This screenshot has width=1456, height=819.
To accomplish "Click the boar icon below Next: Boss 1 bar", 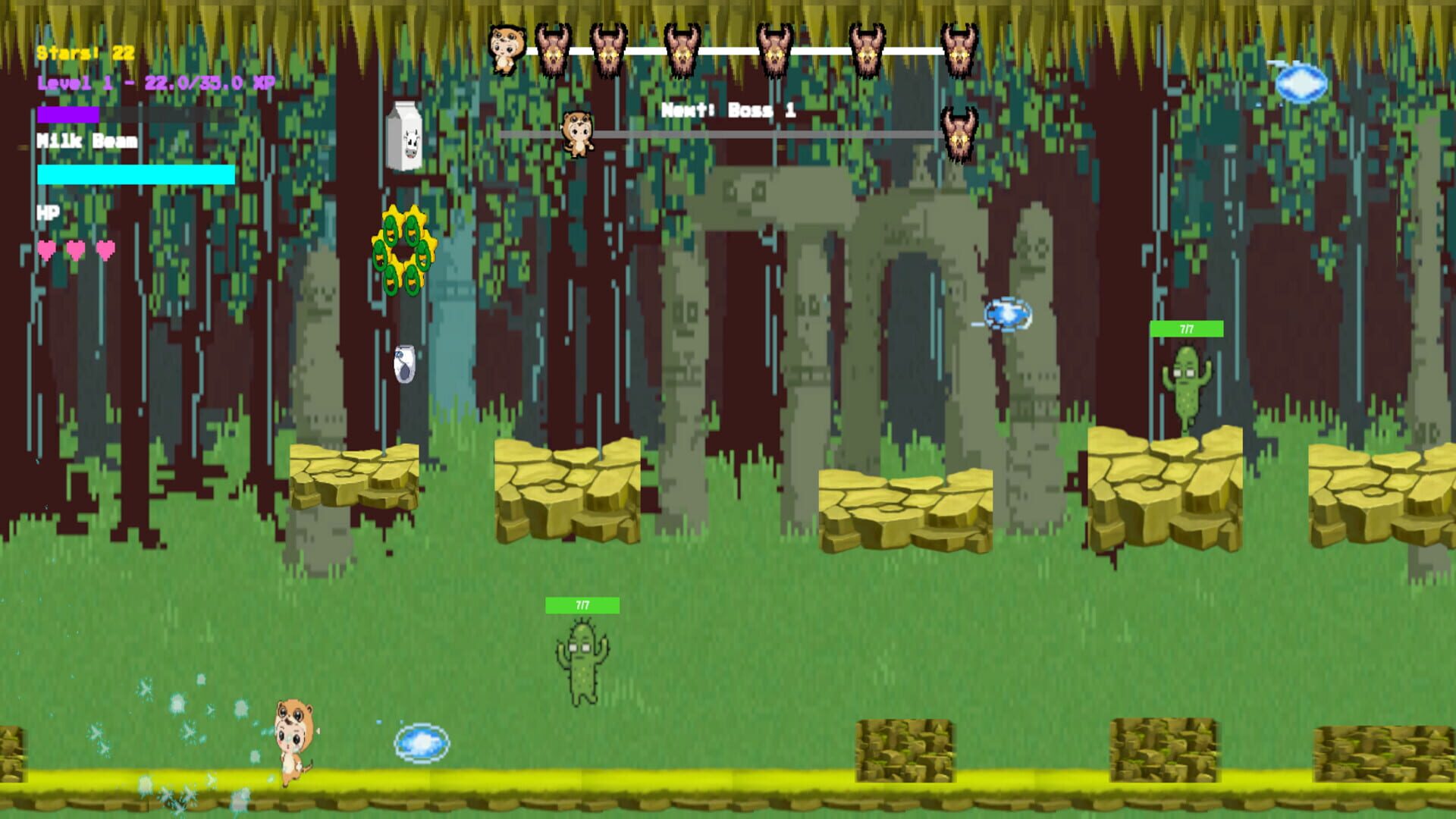I will pyautogui.click(x=957, y=136).
